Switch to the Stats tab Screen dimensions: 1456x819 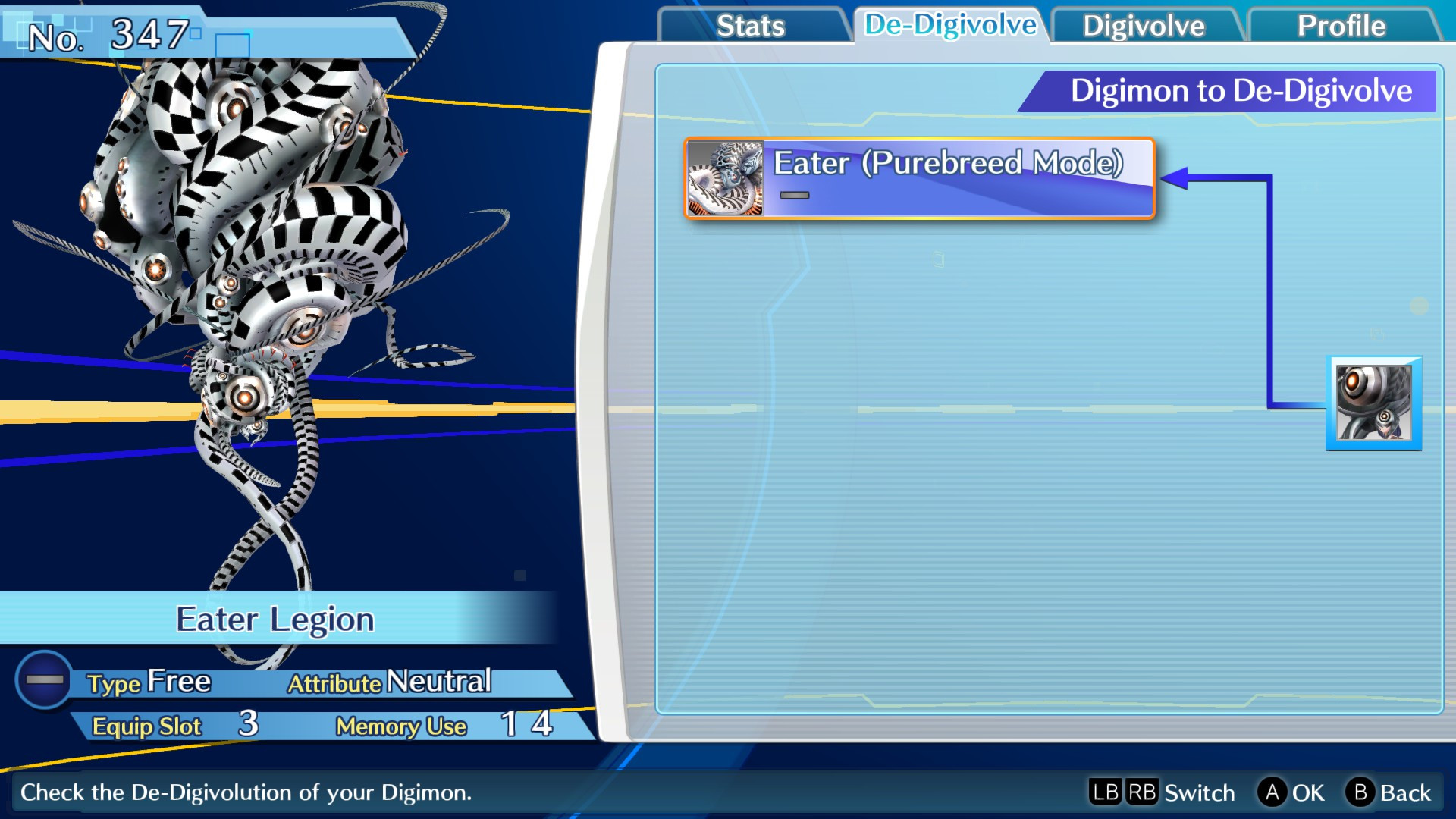(x=752, y=25)
